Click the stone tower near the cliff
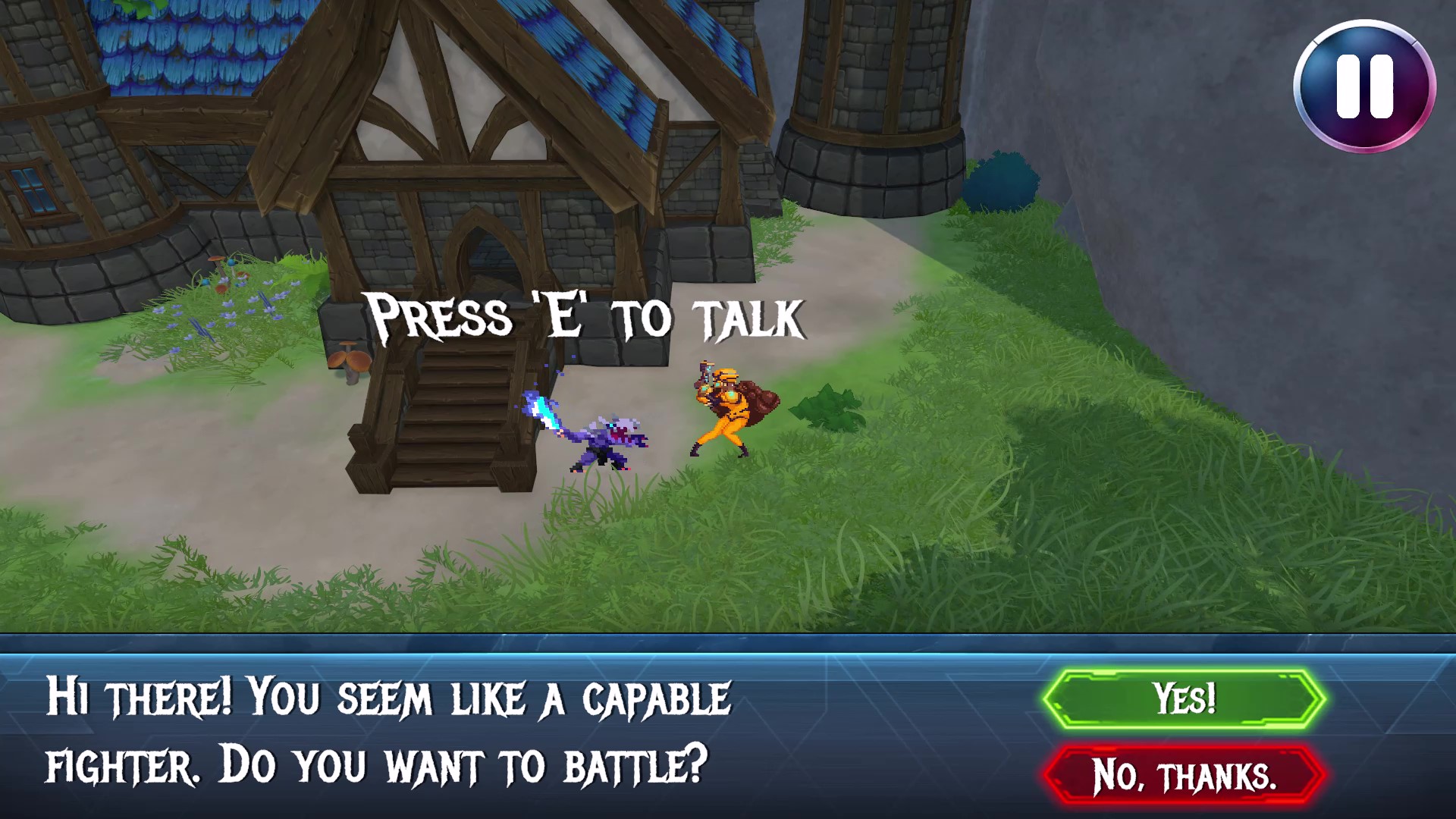 864,114
